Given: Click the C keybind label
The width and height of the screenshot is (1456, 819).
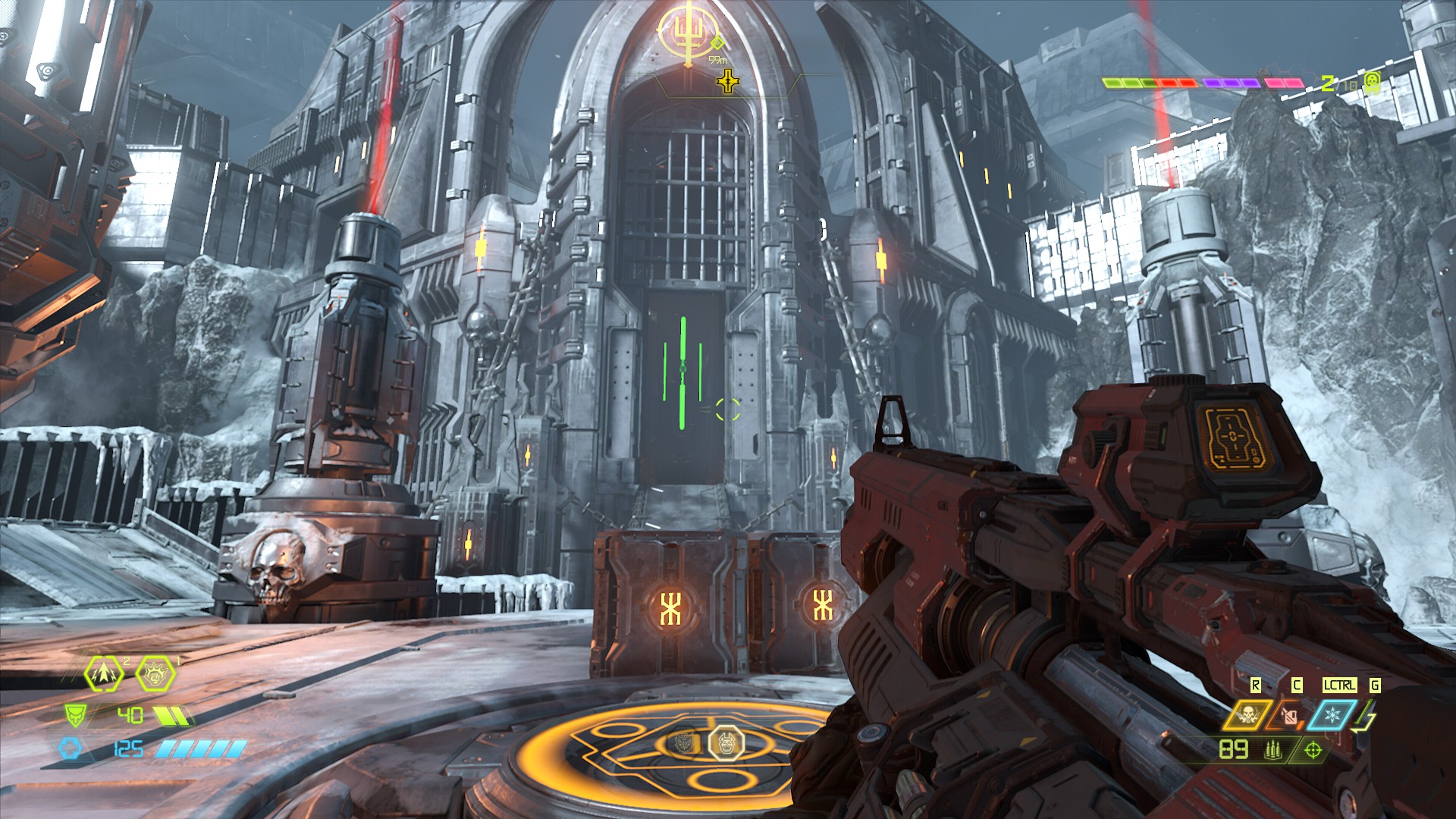Looking at the screenshot, I should point(1296,684).
